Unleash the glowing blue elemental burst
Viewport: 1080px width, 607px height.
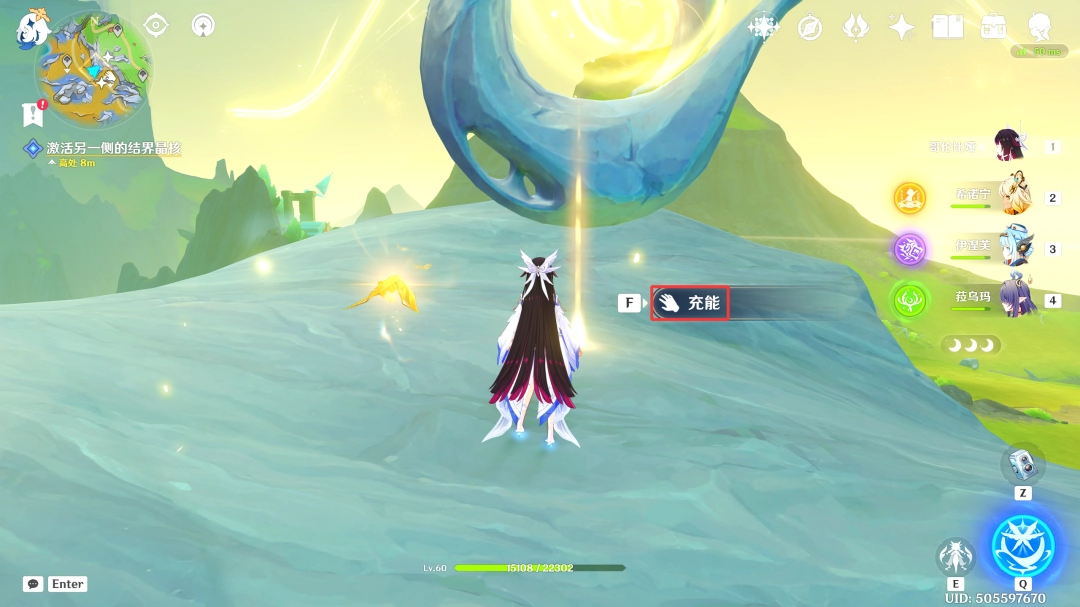1023,544
